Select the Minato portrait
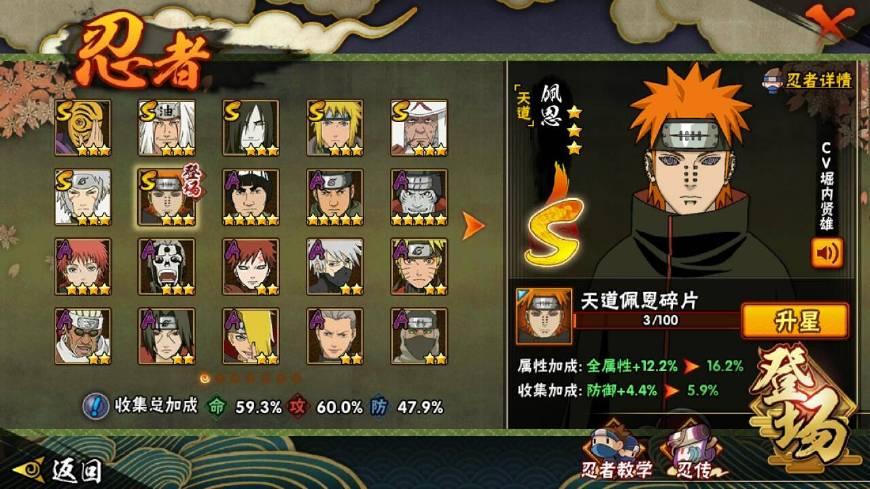Screen dimensions: 870x489 click(x=334, y=127)
